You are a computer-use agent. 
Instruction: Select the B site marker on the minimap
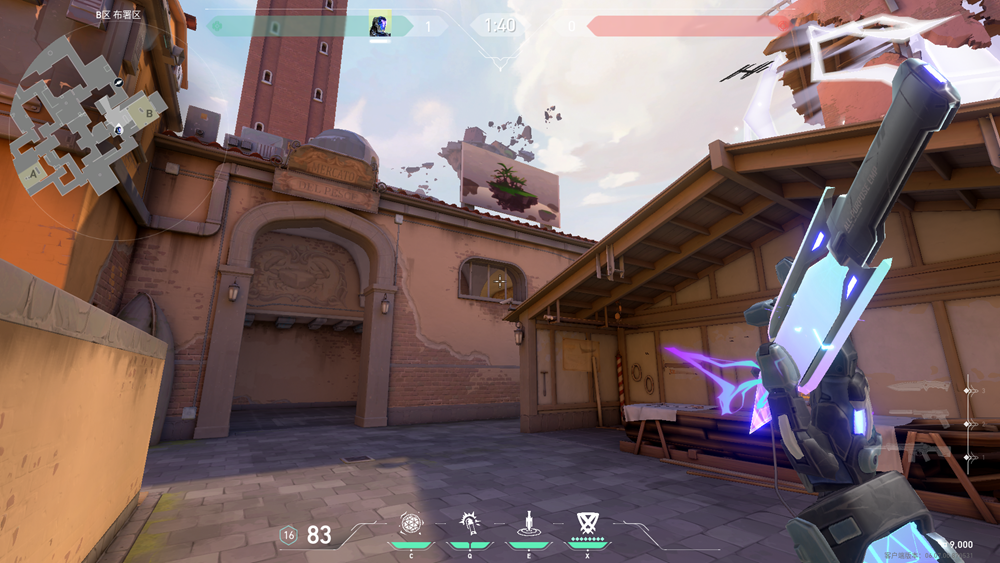(x=150, y=112)
